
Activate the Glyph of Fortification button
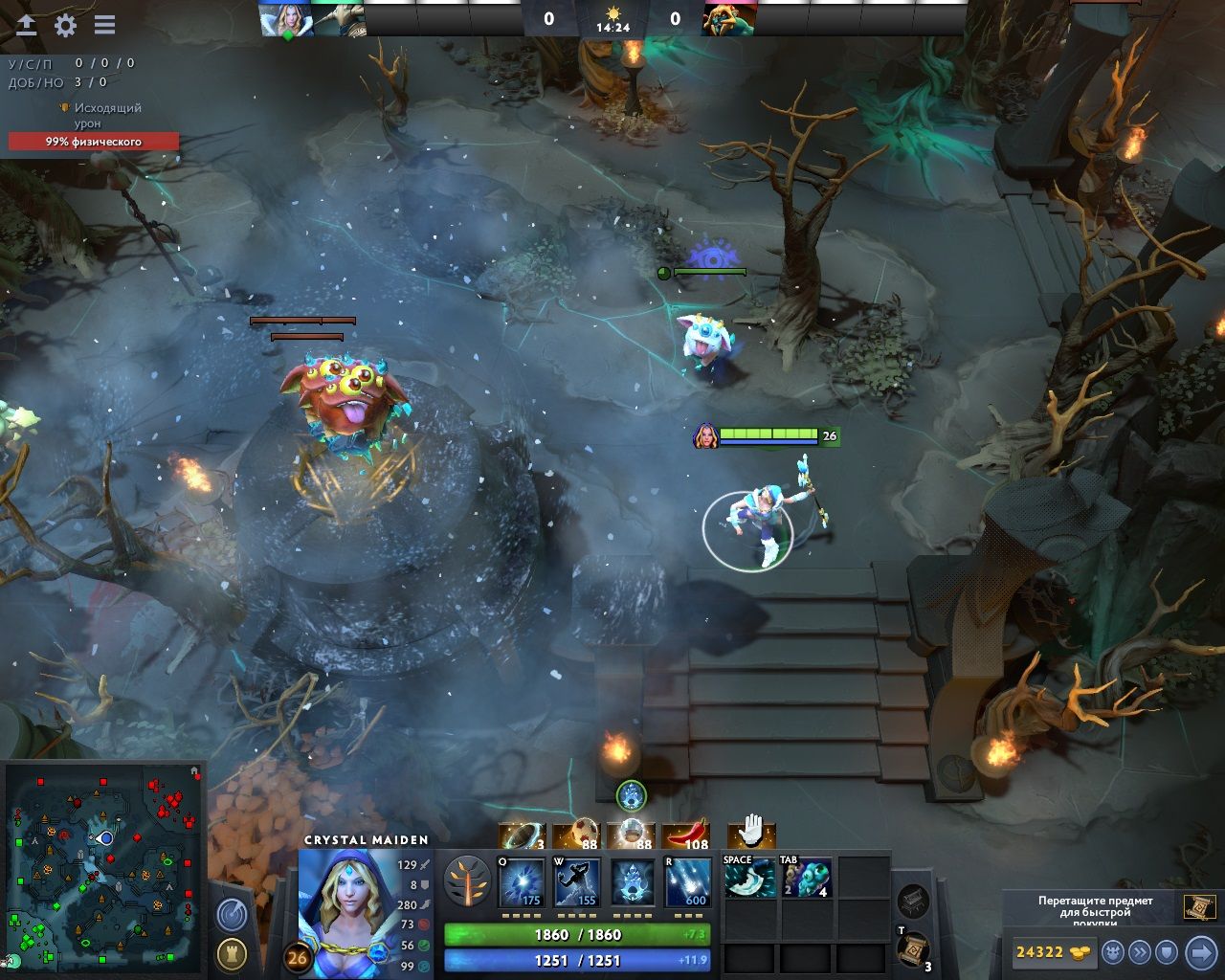pyautogui.click(x=232, y=954)
